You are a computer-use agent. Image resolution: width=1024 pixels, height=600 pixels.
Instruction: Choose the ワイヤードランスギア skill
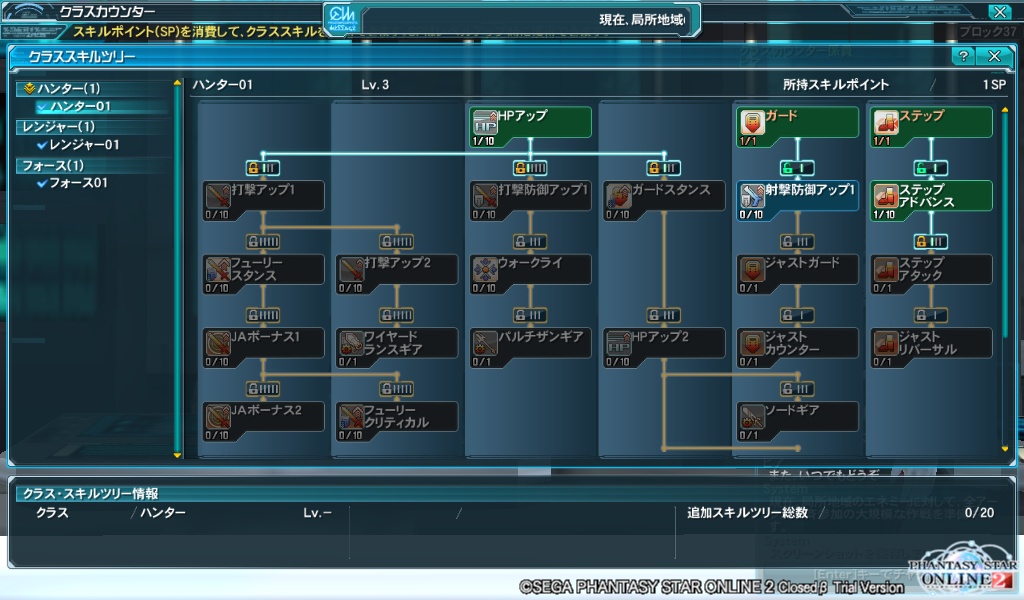pyautogui.click(x=397, y=343)
